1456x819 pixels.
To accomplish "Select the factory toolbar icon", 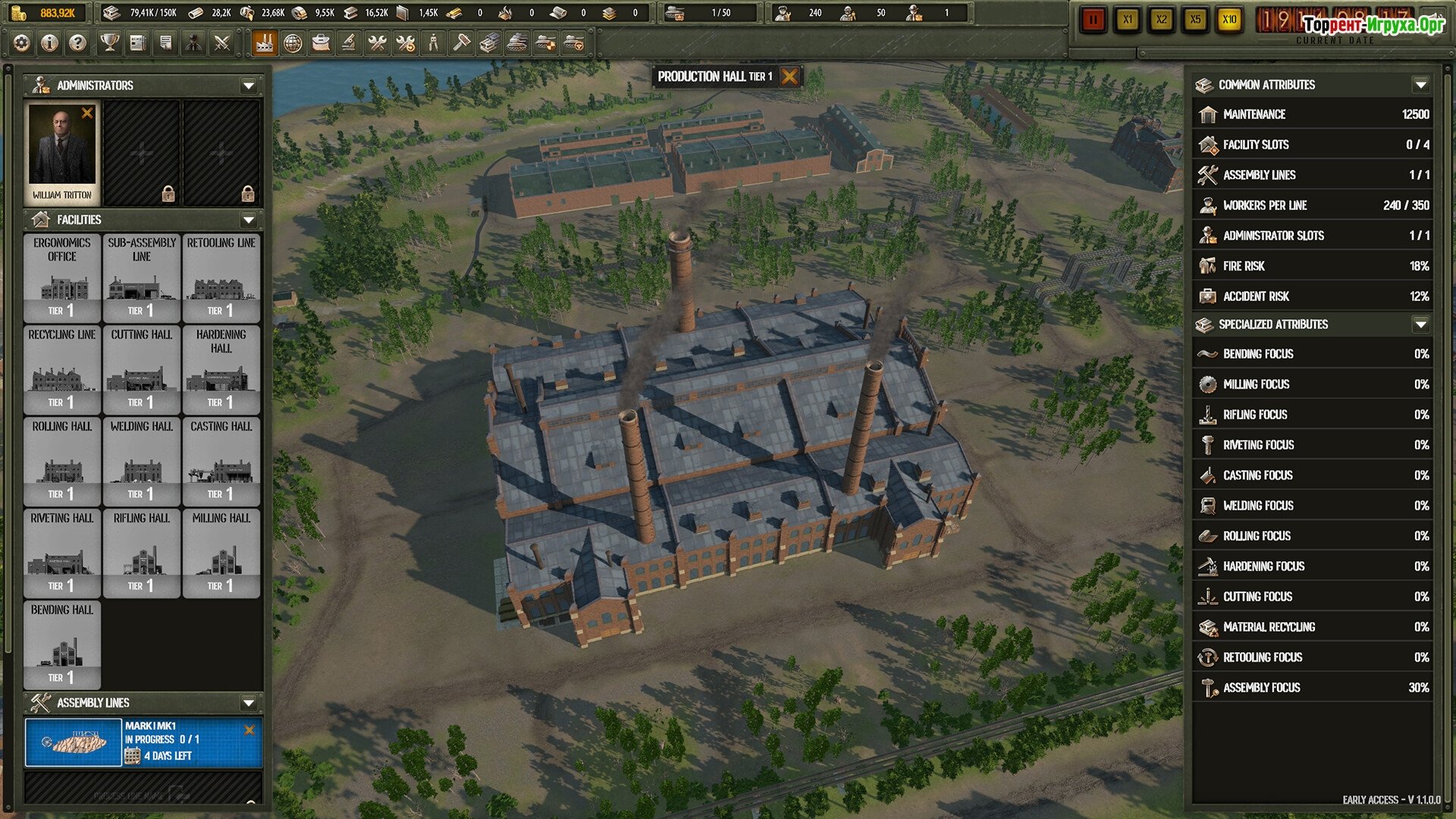I will coord(265,43).
